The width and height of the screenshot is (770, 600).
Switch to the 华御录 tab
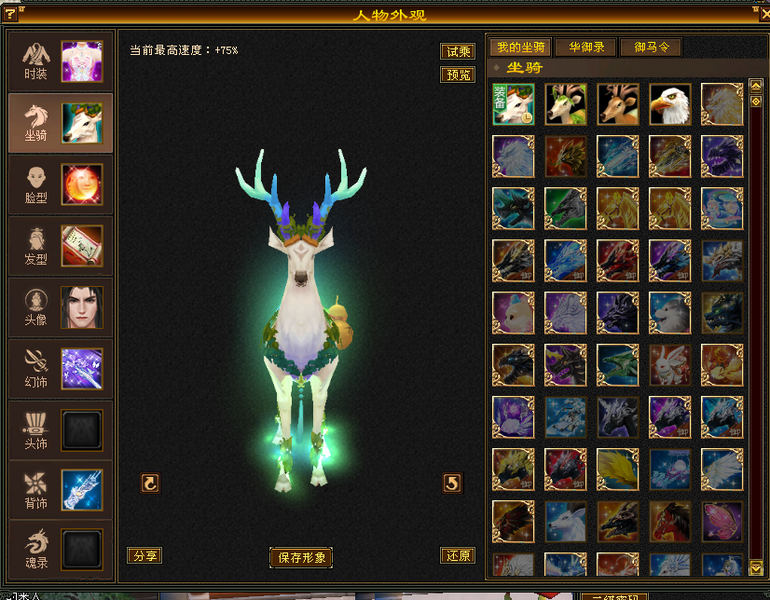coord(586,47)
